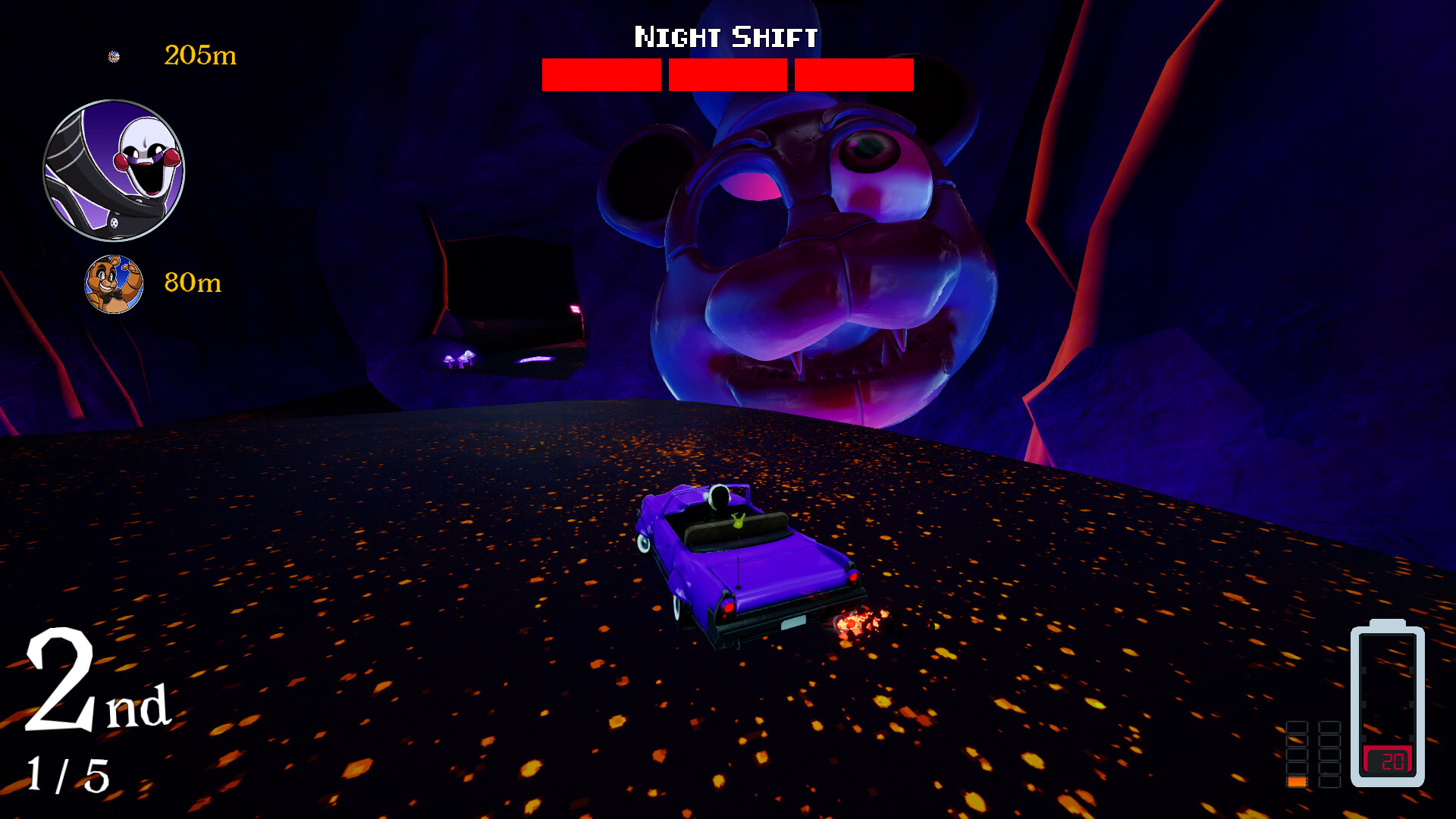The height and width of the screenshot is (819, 1456).
Task: Toggle the middle boss health segment
Action: [726, 74]
